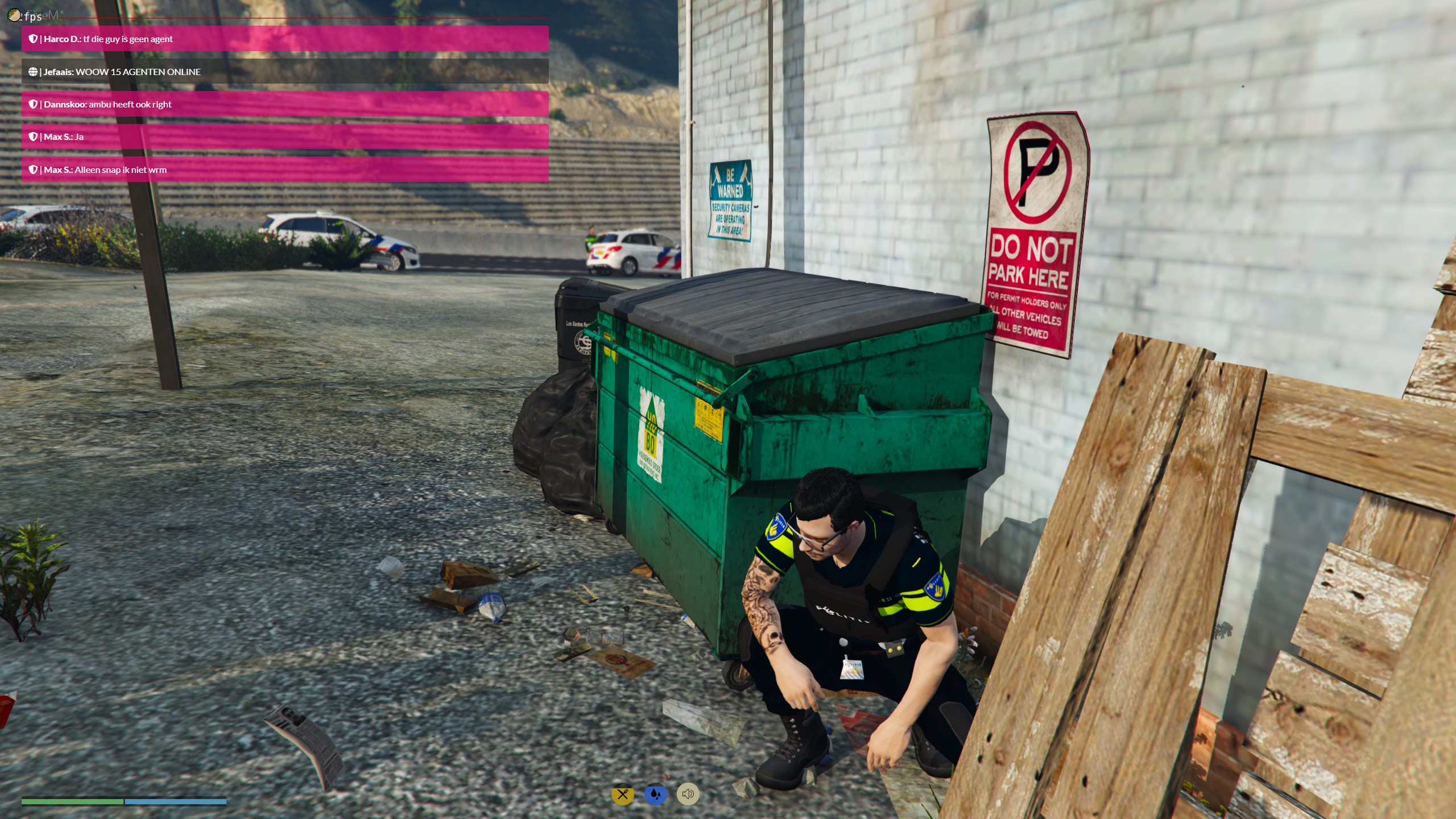Click Max S.'s "Ja" chat message
The width and height of the screenshot is (1456, 819).
(284, 136)
